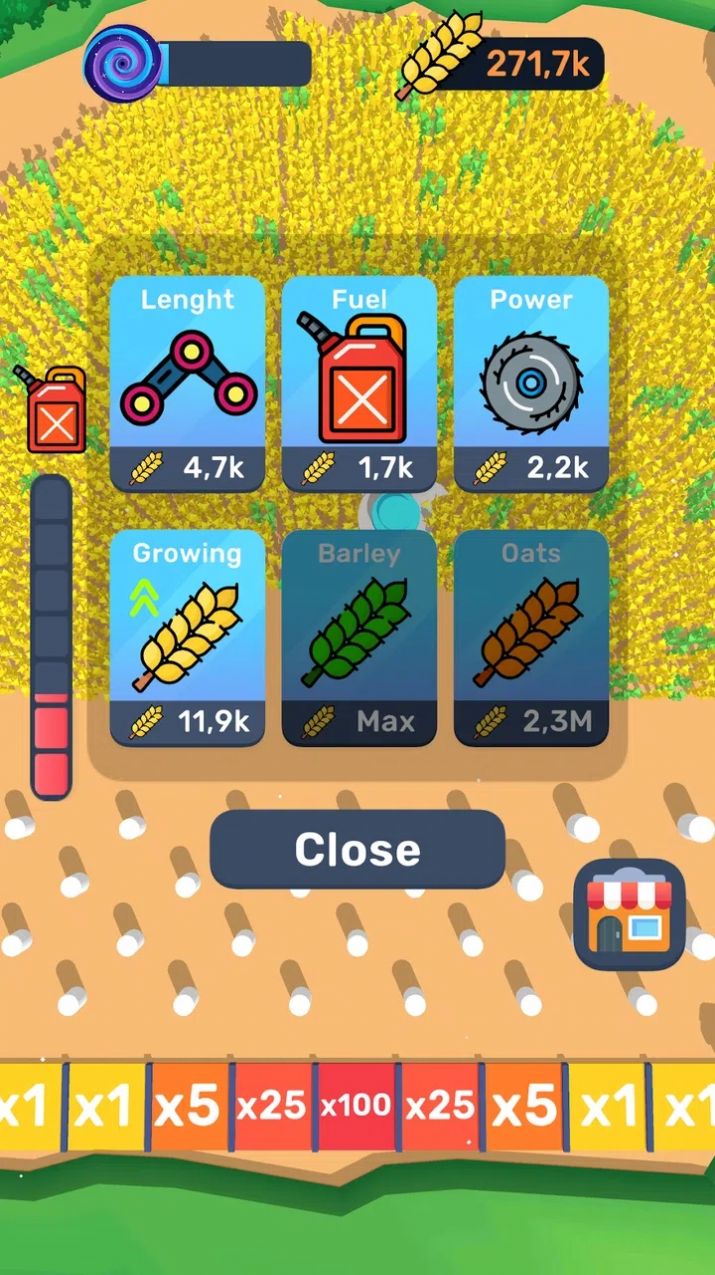
Task: Open the shop building icon
Action: [x=629, y=915]
